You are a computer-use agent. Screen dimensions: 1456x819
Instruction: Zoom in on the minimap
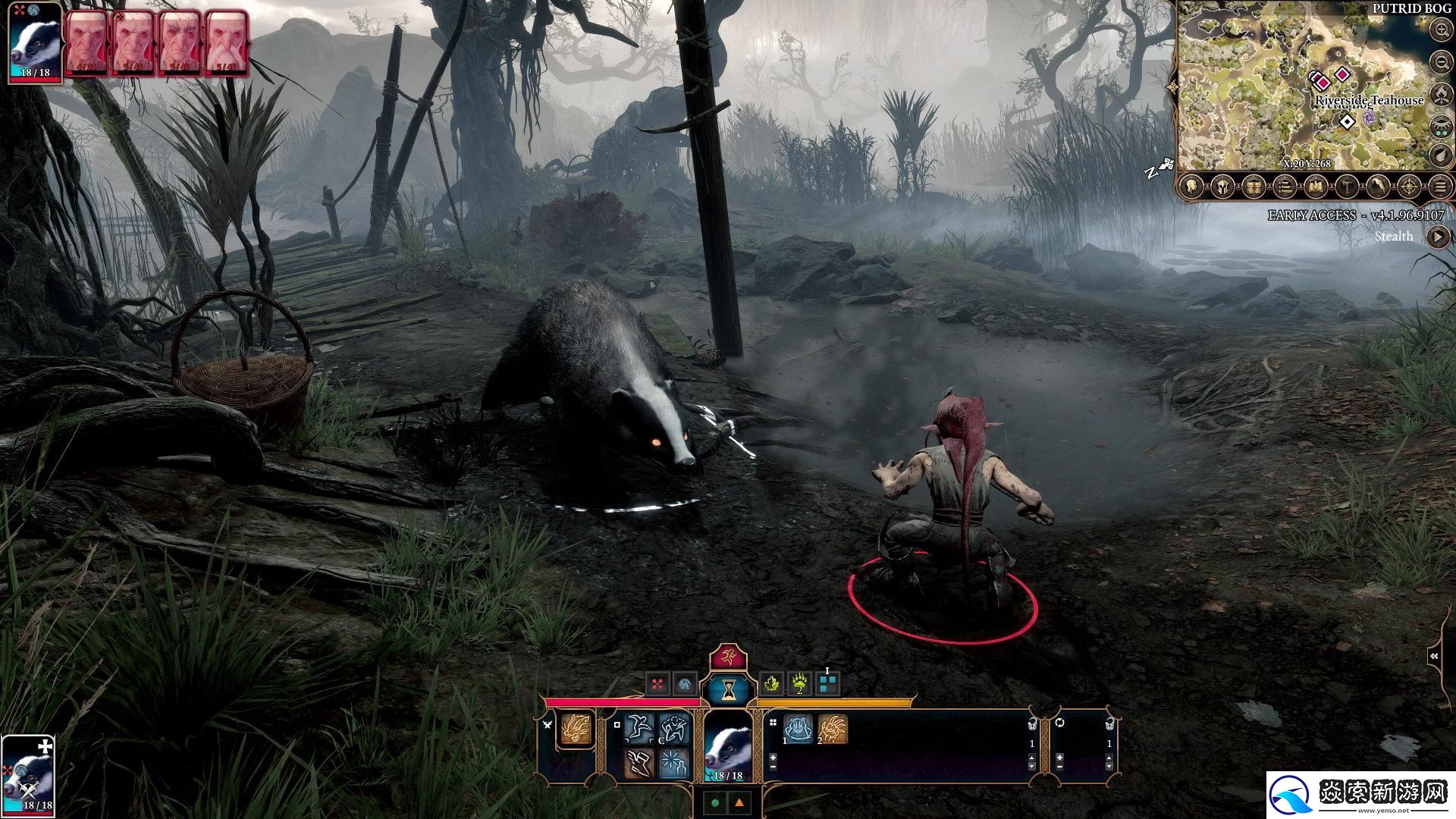[1441, 30]
